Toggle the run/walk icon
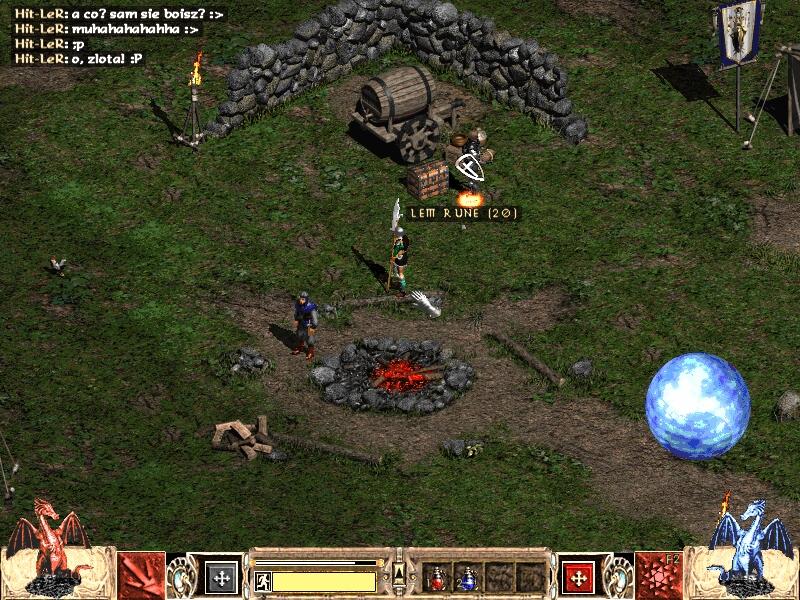 pyautogui.click(x=263, y=581)
